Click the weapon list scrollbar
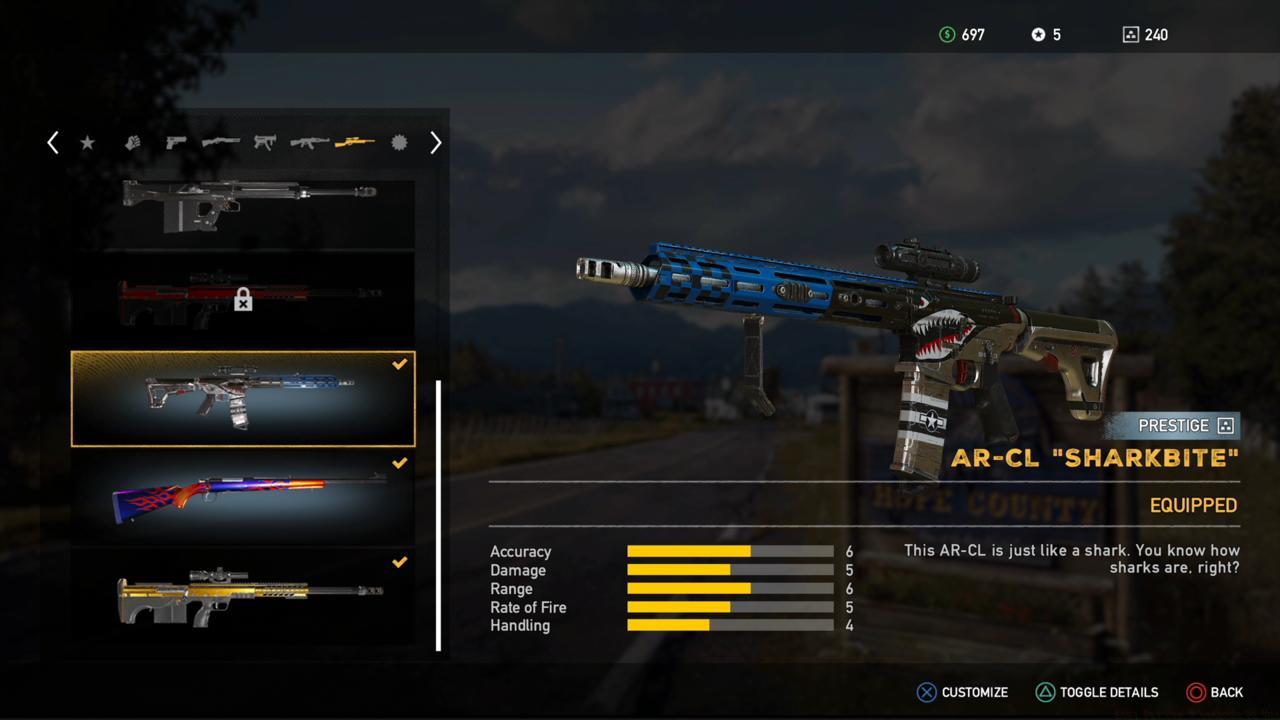1280x720 pixels. click(438, 515)
